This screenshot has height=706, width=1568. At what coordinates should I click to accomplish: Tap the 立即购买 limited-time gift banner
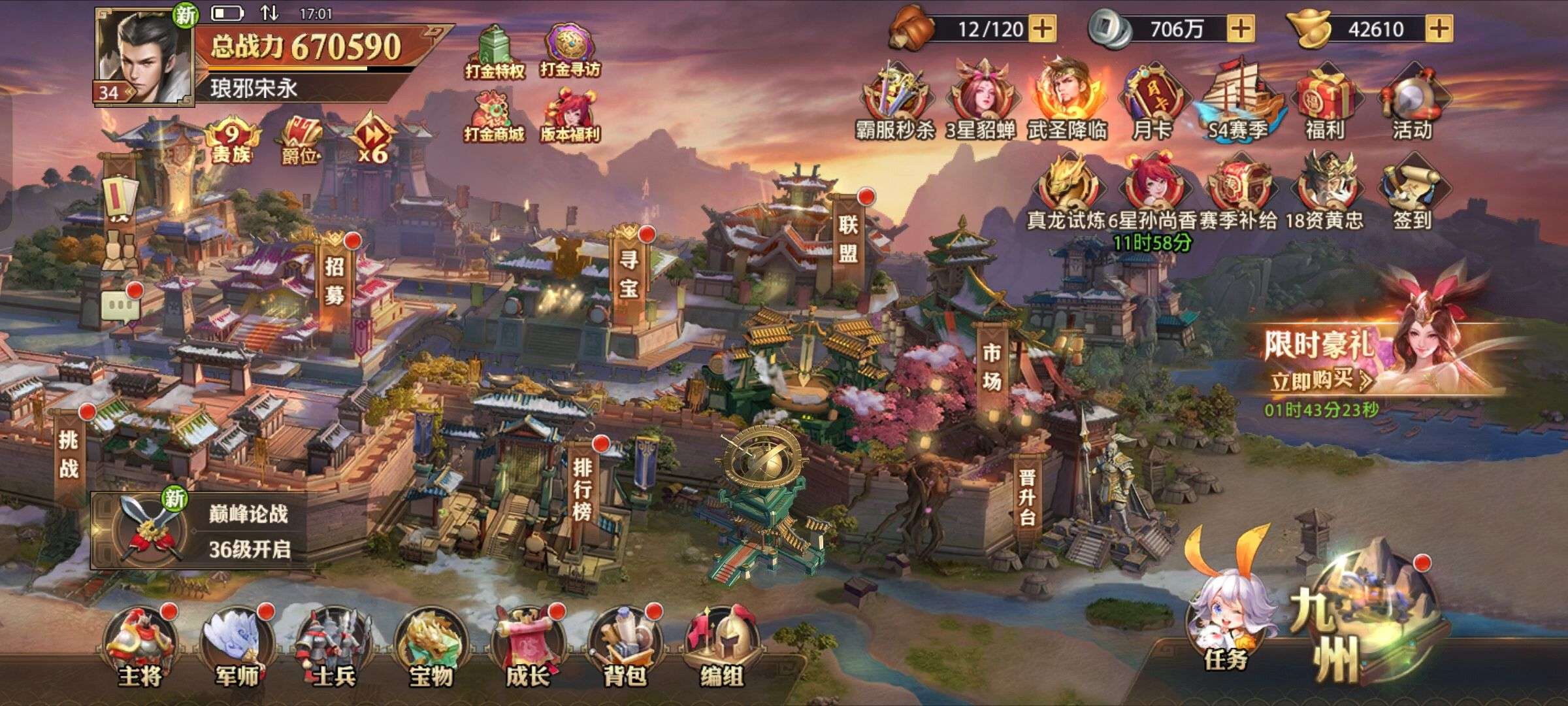pos(1320,379)
